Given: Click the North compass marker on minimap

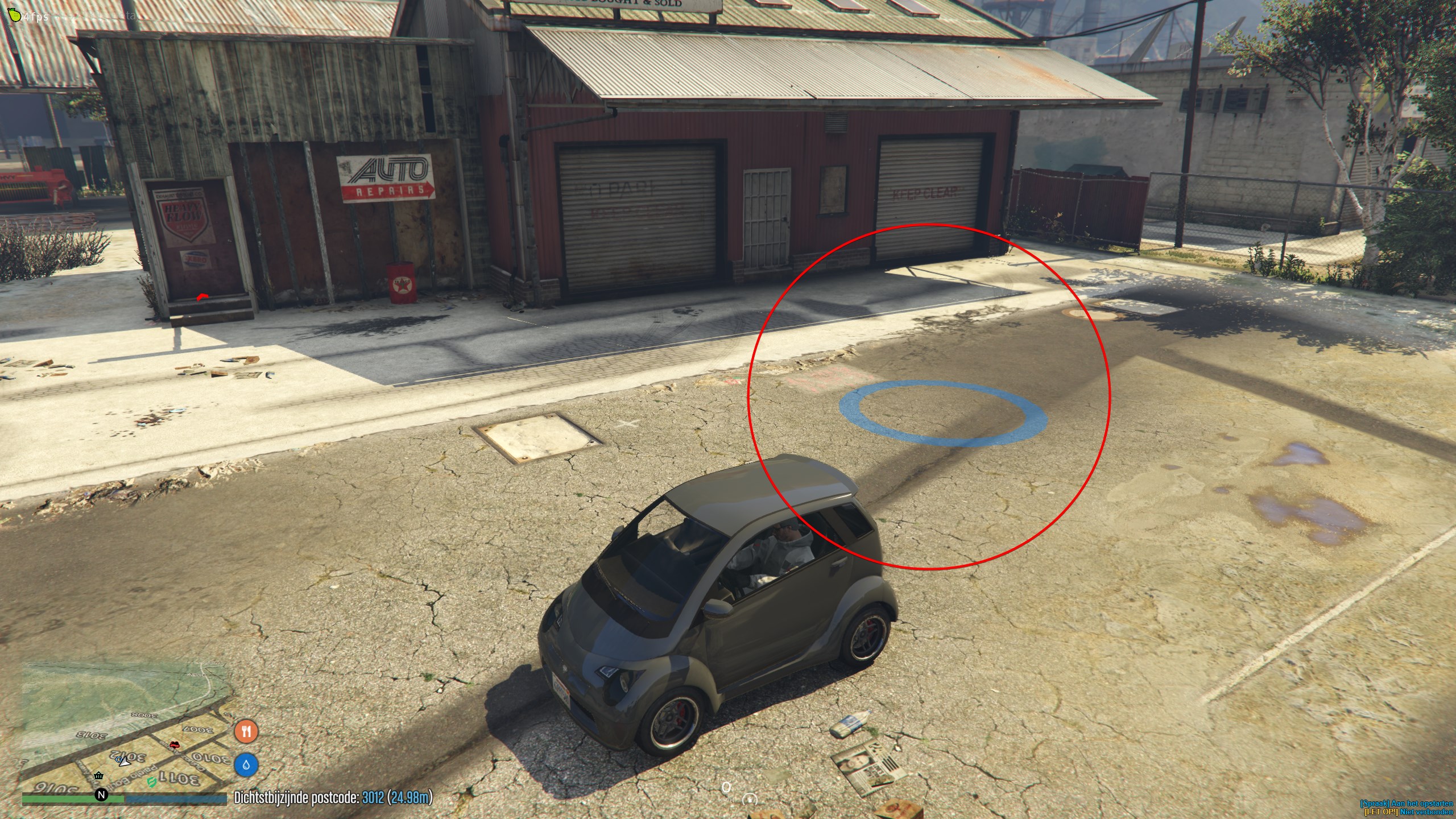Looking at the screenshot, I should point(101,795).
